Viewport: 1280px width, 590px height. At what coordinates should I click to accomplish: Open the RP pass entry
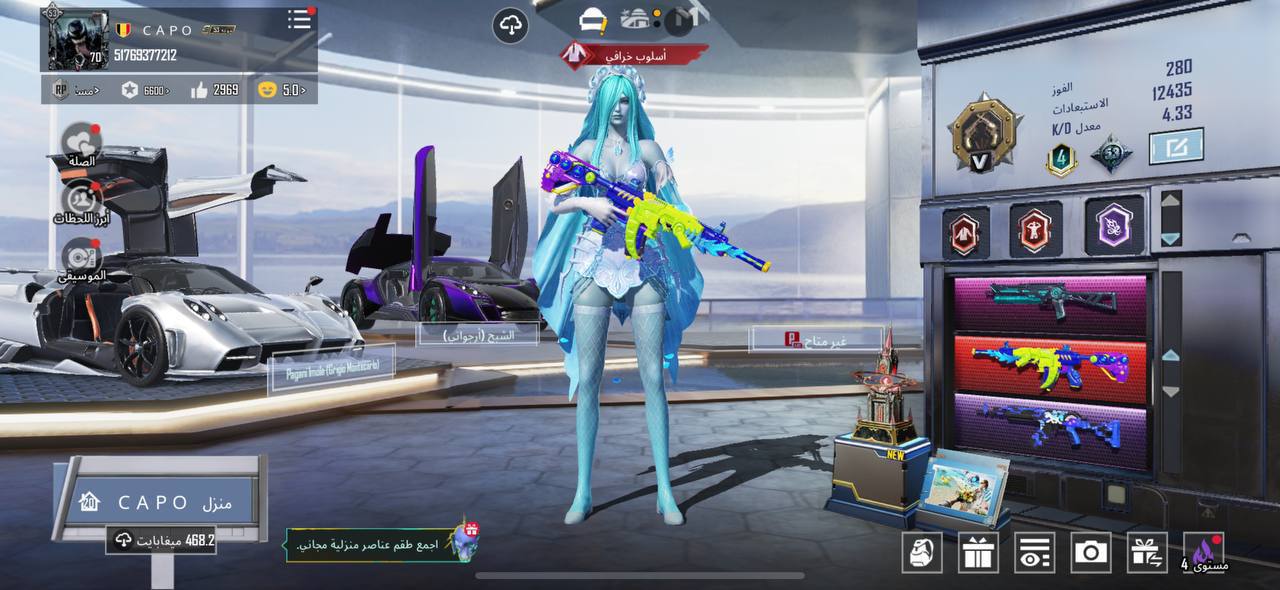point(75,90)
